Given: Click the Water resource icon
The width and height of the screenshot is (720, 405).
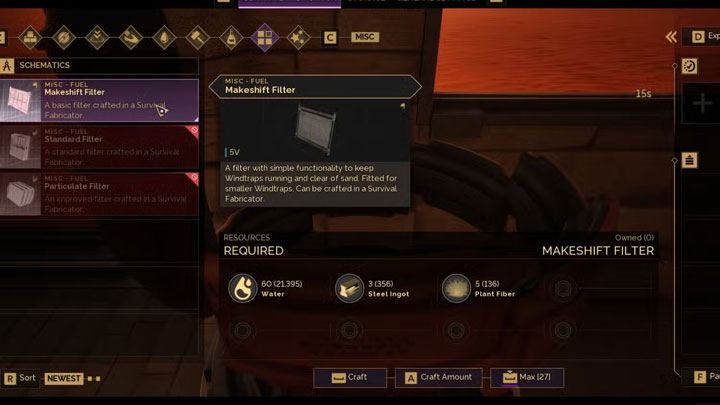Looking at the screenshot, I should [241, 288].
